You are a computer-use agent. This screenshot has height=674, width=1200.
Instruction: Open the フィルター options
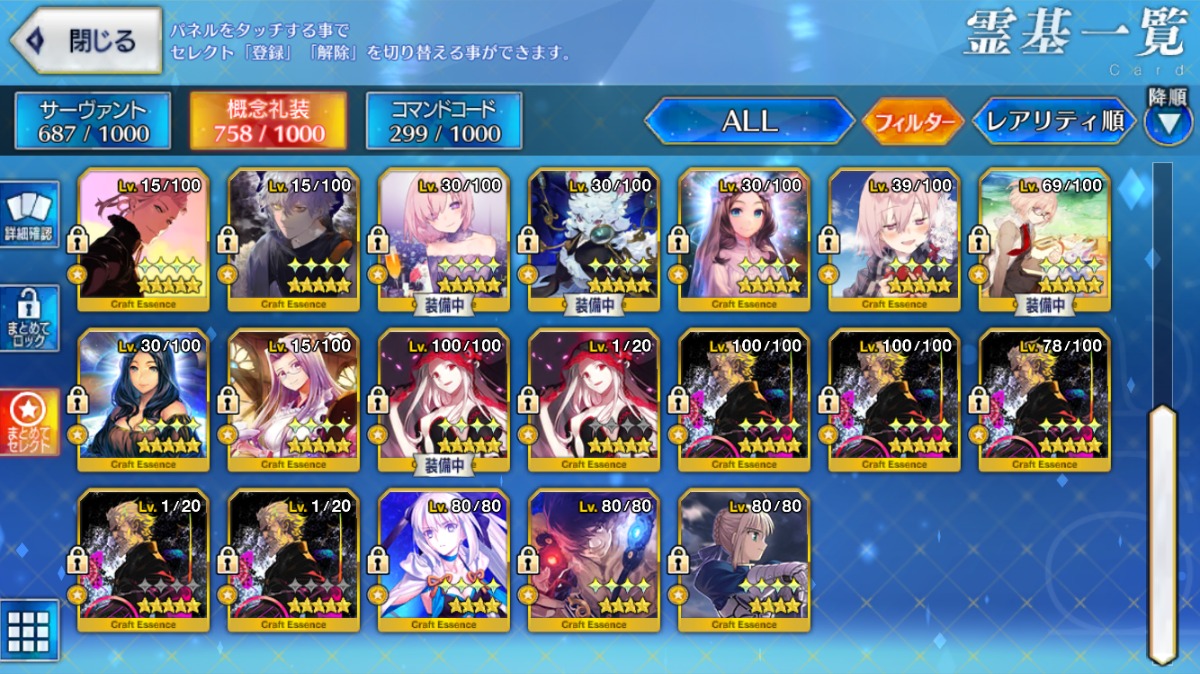[x=911, y=122]
